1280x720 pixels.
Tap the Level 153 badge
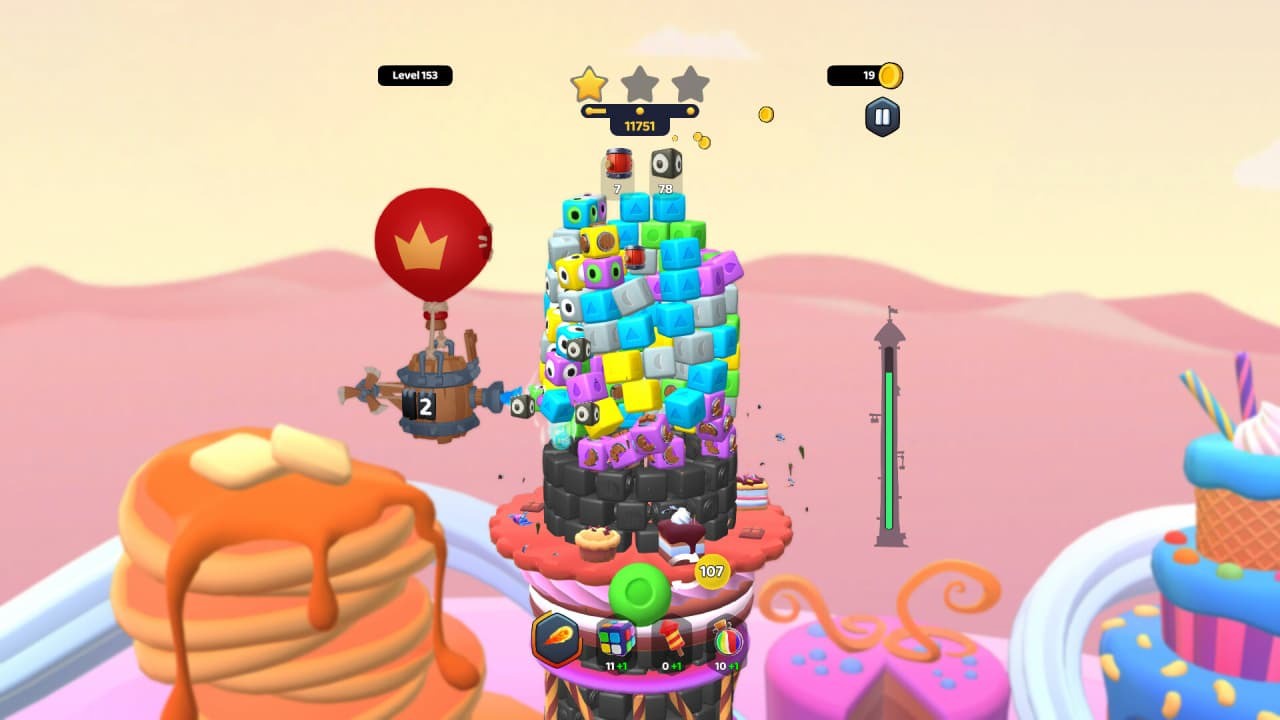(415, 75)
